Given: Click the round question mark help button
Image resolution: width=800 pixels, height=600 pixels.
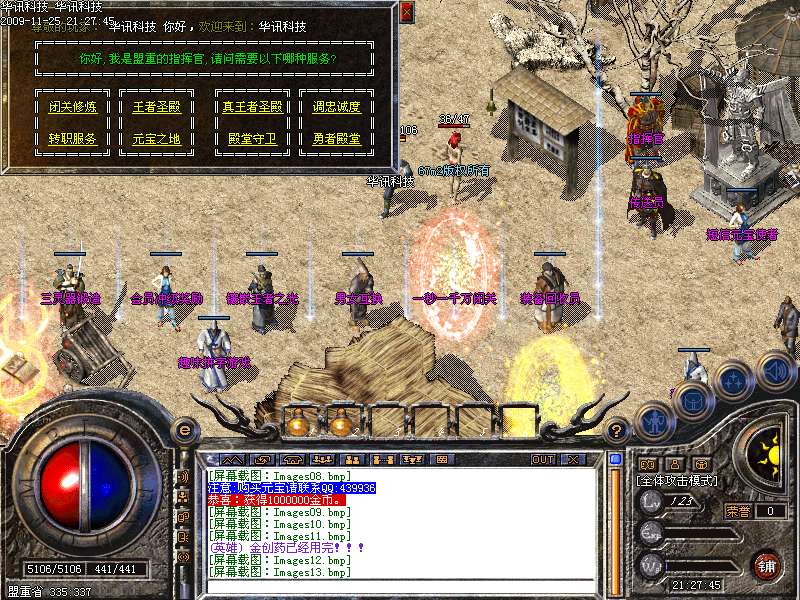Looking at the screenshot, I should pos(618,430).
